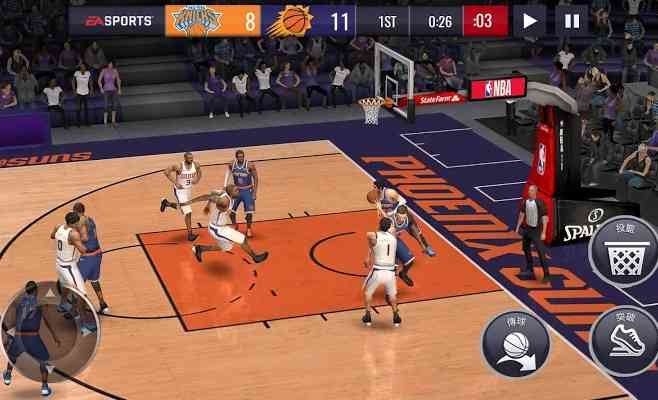
Task: Activate the drive button with sneaker icon
Action: [625, 340]
